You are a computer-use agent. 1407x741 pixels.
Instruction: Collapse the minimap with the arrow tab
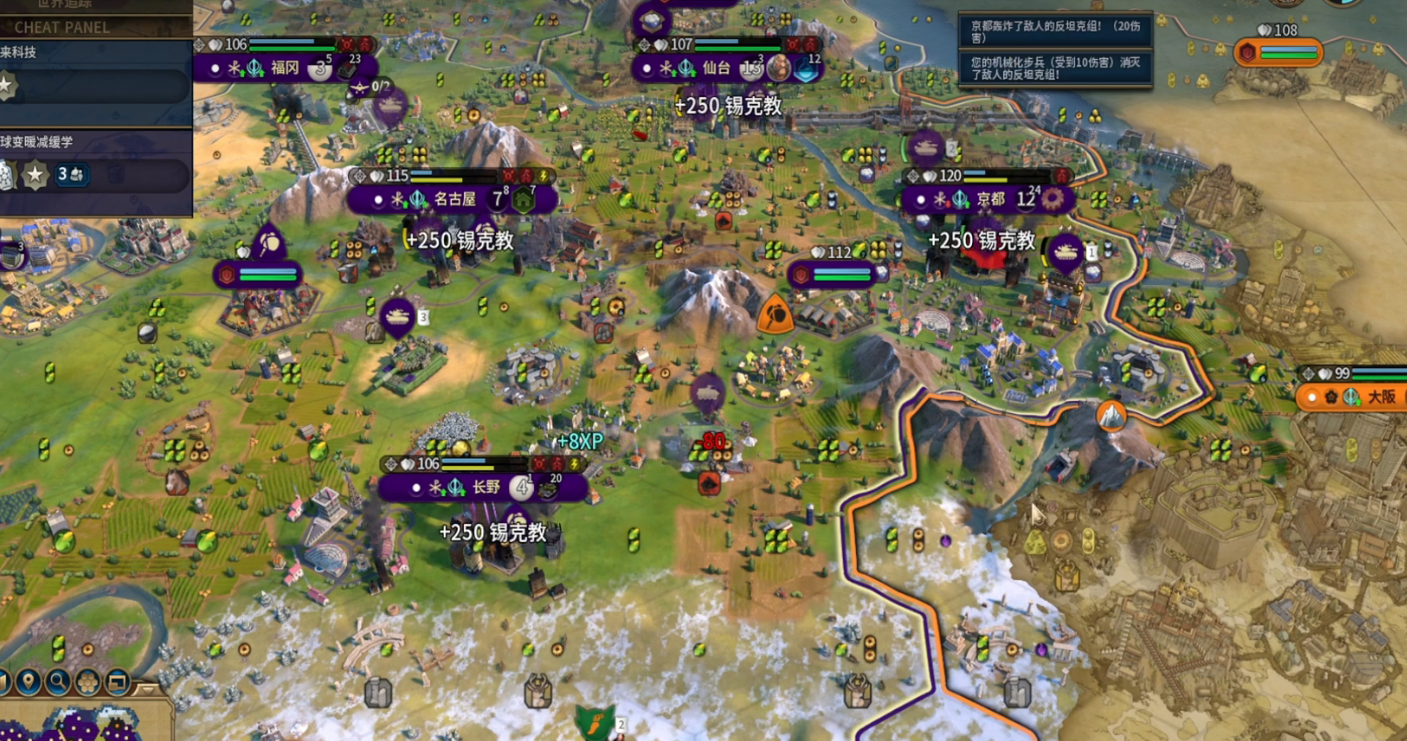pos(150,689)
